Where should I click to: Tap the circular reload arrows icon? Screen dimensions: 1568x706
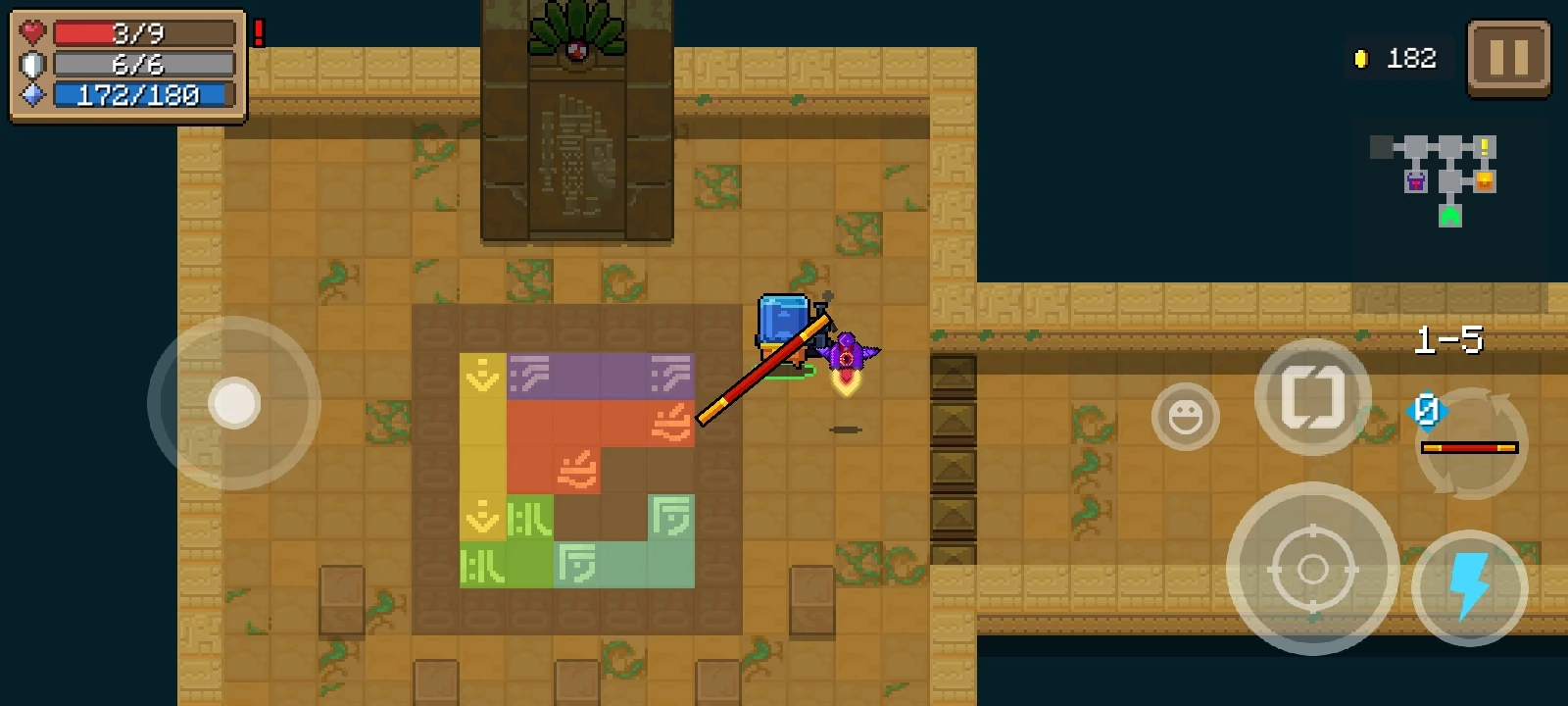click(x=1470, y=443)
